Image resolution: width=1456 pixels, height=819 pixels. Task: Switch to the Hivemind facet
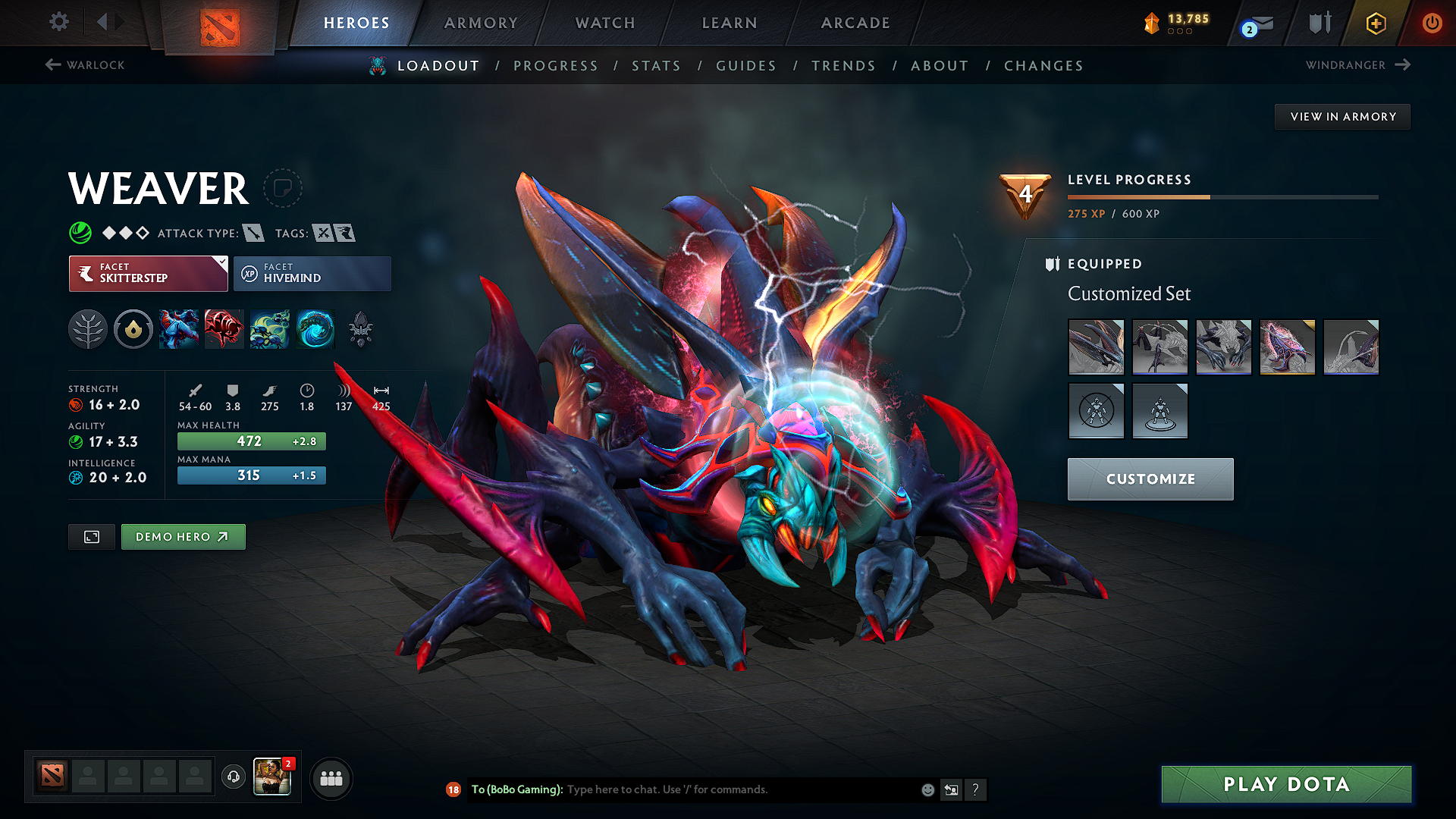pos(312,273)
